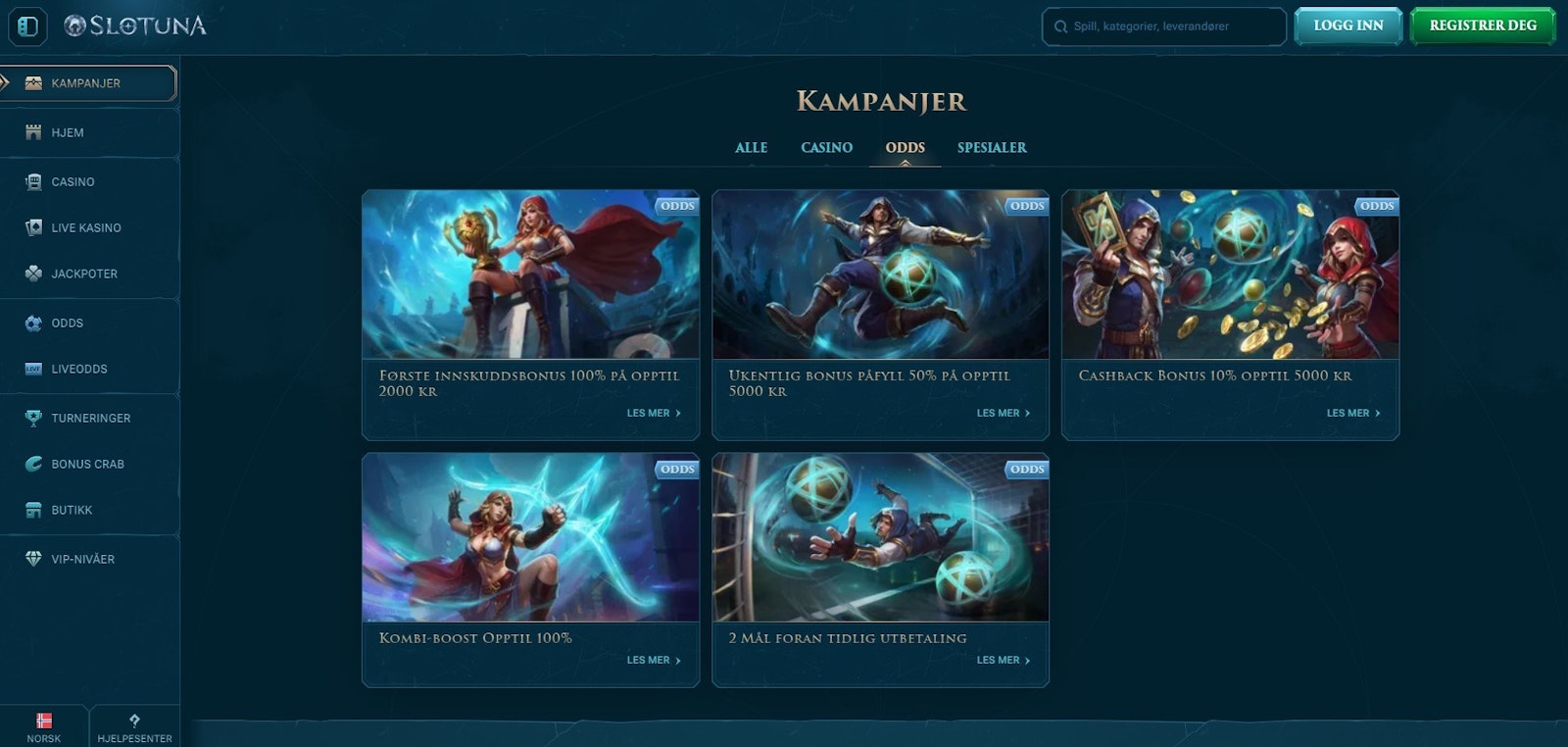
Task: Select the Butikk shop icon
Action: coord(32,510)
